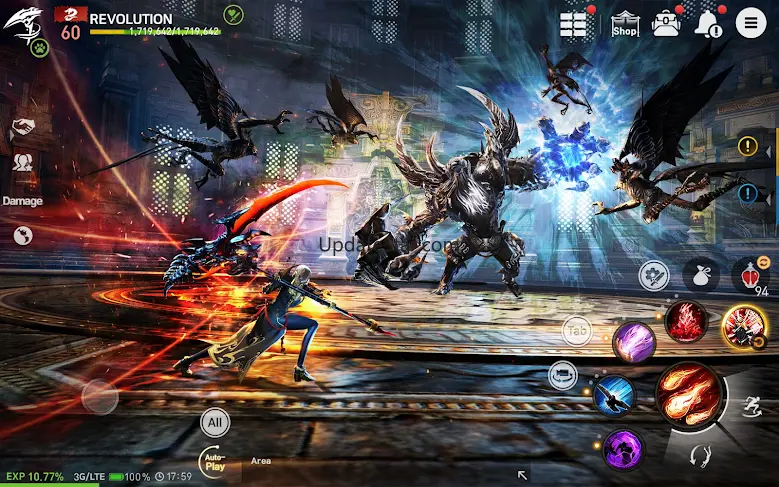Use the purple slash skill
The height and width of the screenshot is (487, 779).
coord(633,343)
